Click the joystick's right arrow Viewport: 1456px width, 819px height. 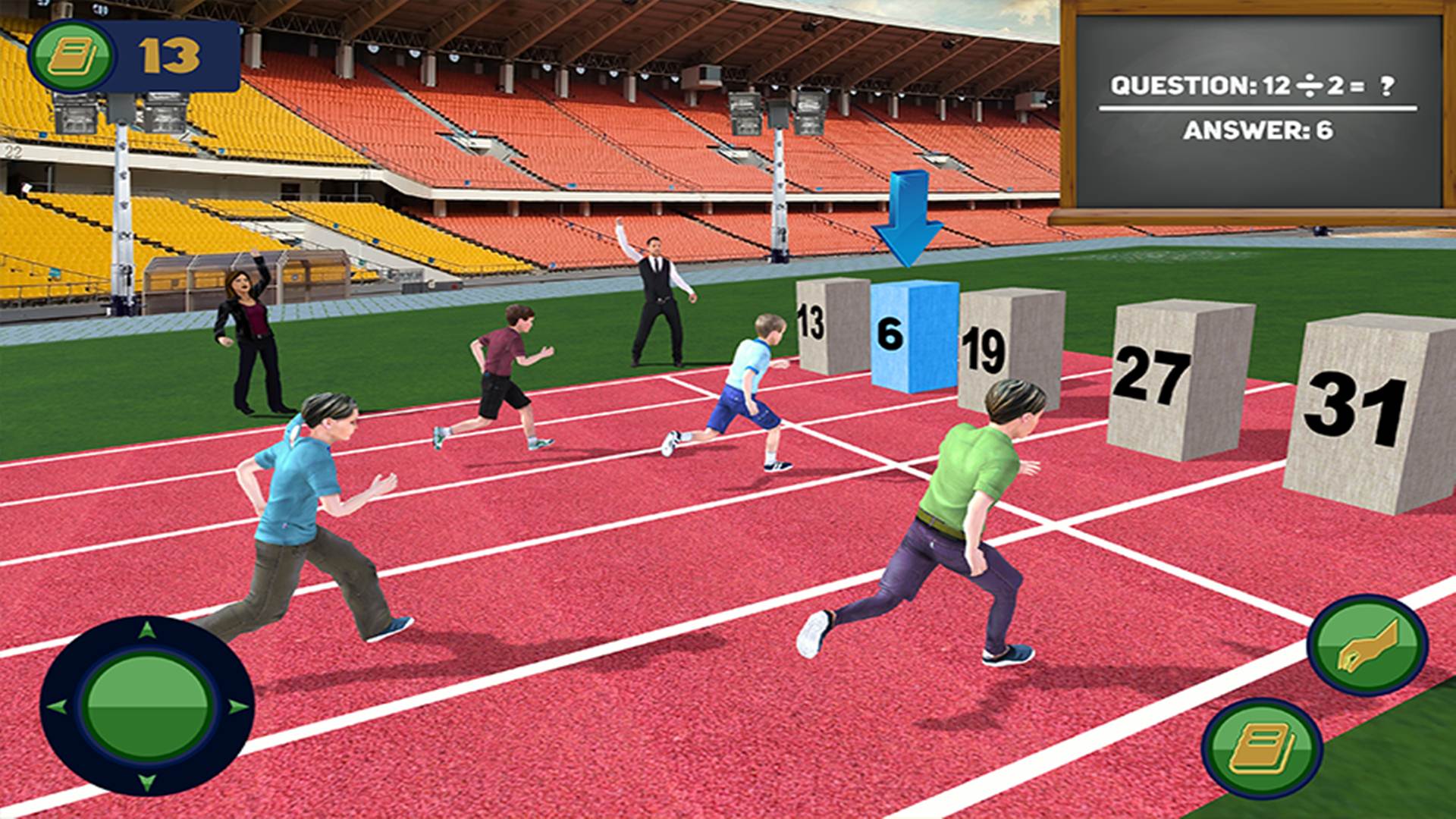tap(238, 707)
